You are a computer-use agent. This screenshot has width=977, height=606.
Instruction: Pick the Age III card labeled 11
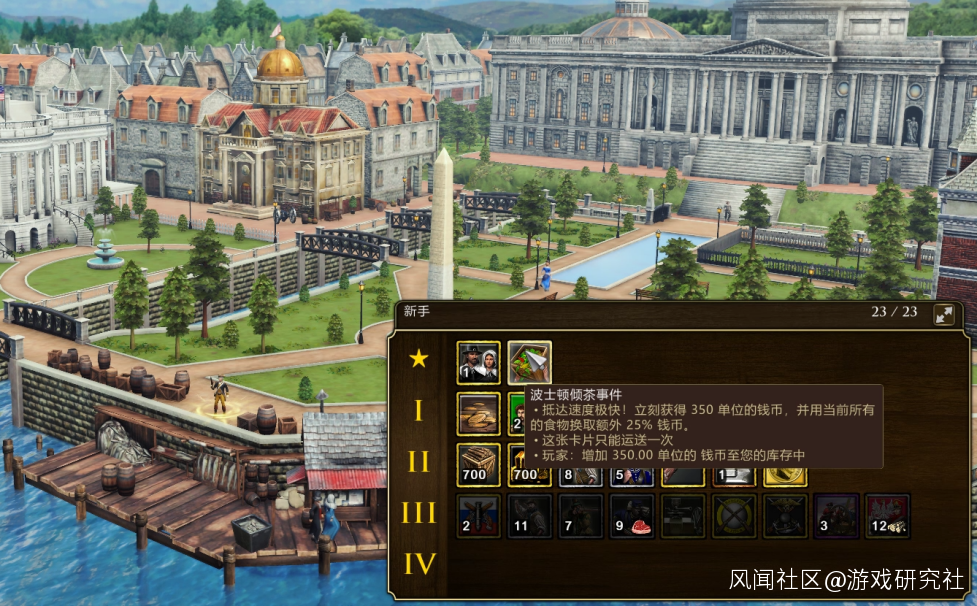click(x=529, y=515)
